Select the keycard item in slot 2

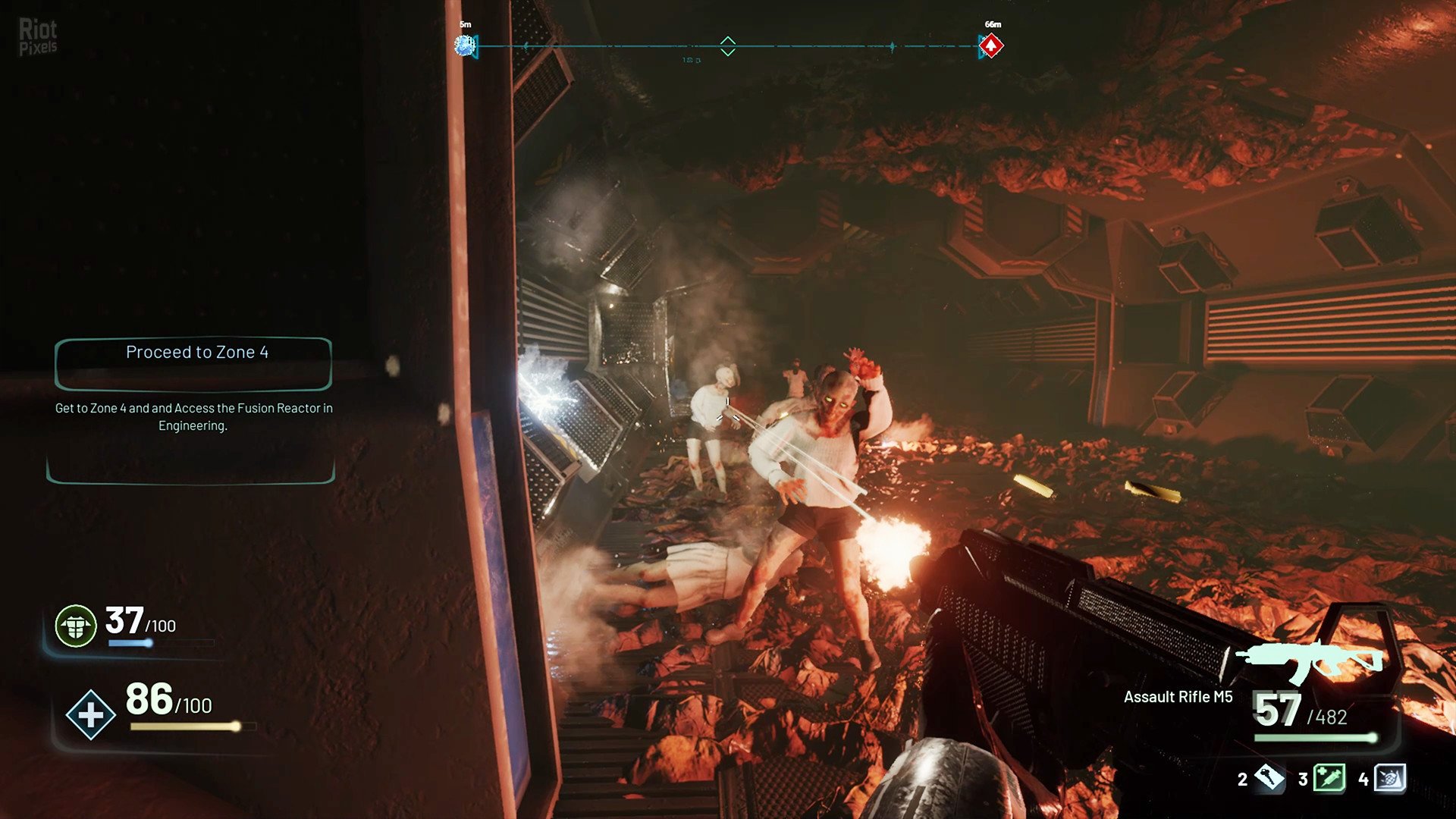[x=1269, y=777]
